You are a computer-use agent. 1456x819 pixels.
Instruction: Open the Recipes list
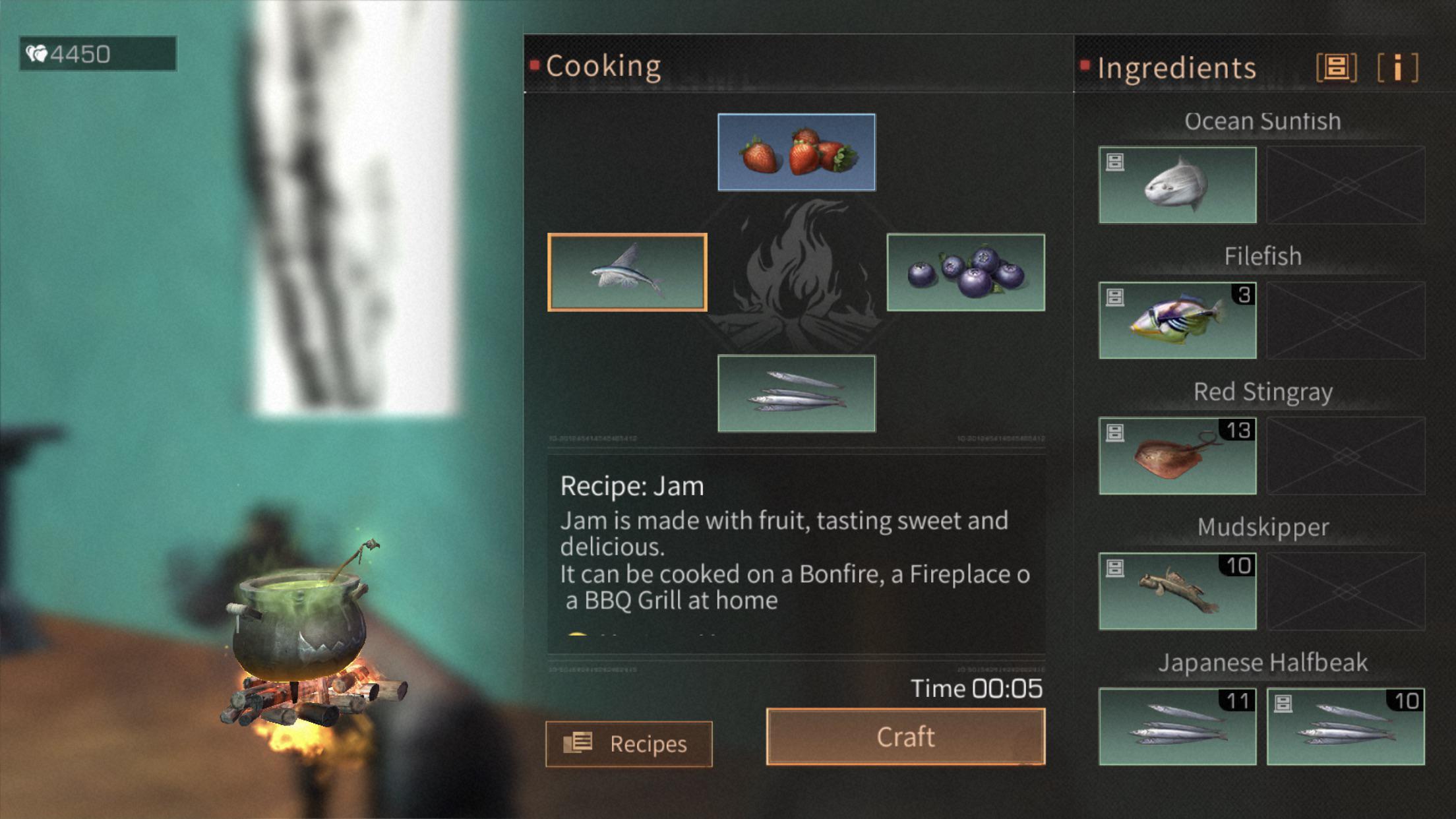(630, 743)
